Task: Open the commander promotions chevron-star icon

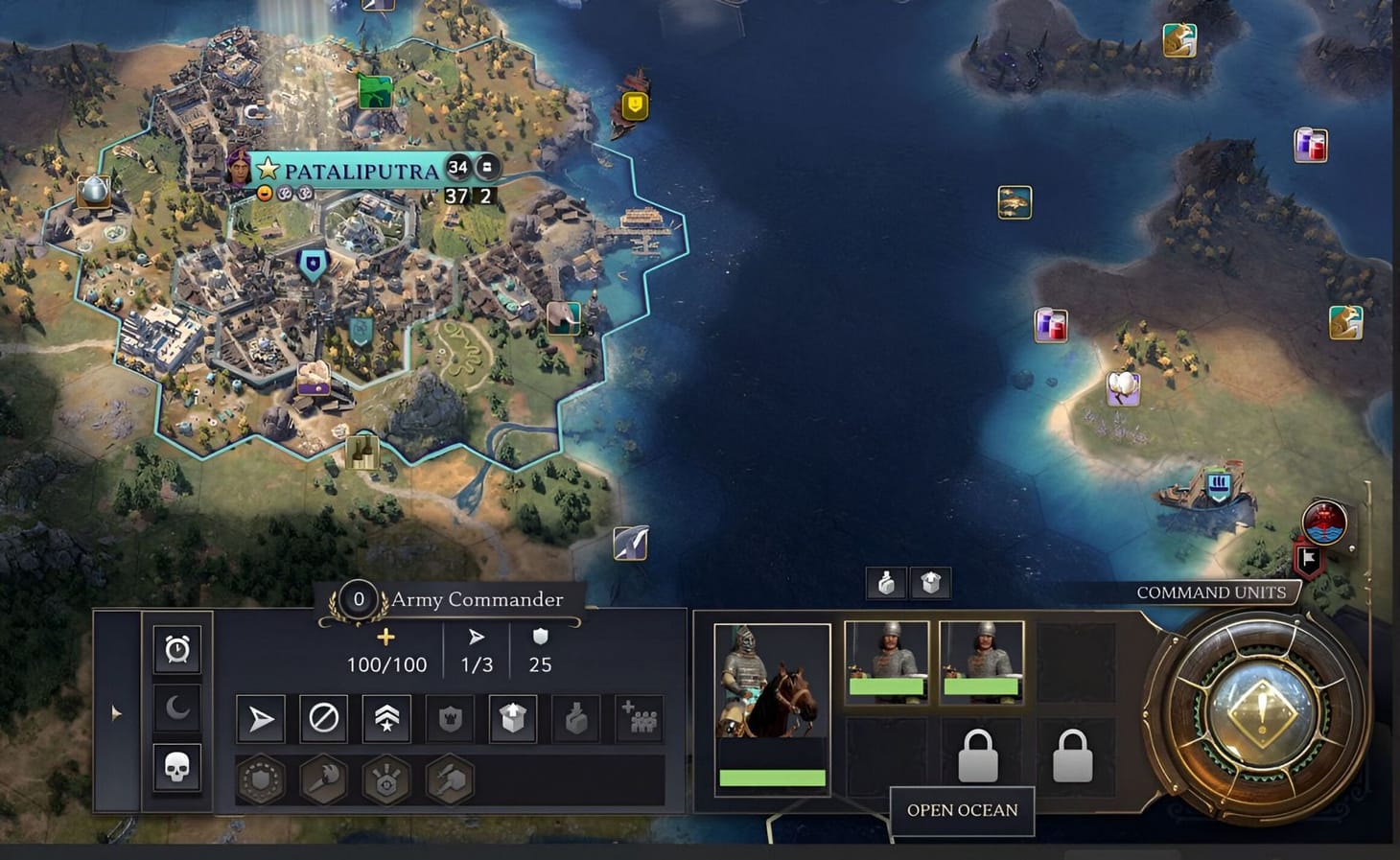Action: (385, 717)
